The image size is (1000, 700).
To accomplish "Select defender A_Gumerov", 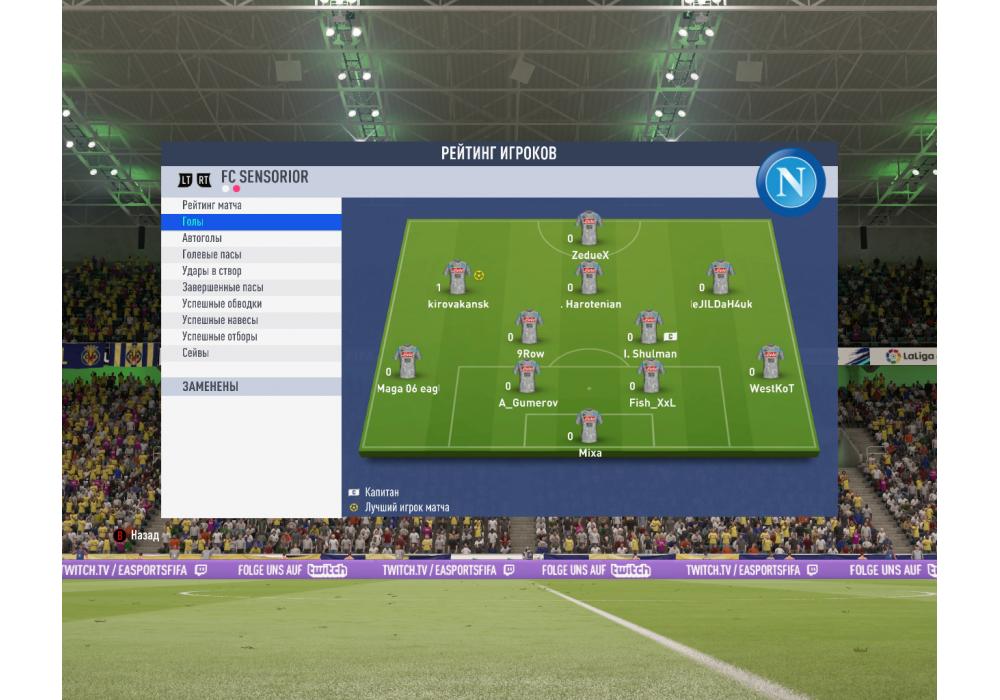I will (527, 377).
